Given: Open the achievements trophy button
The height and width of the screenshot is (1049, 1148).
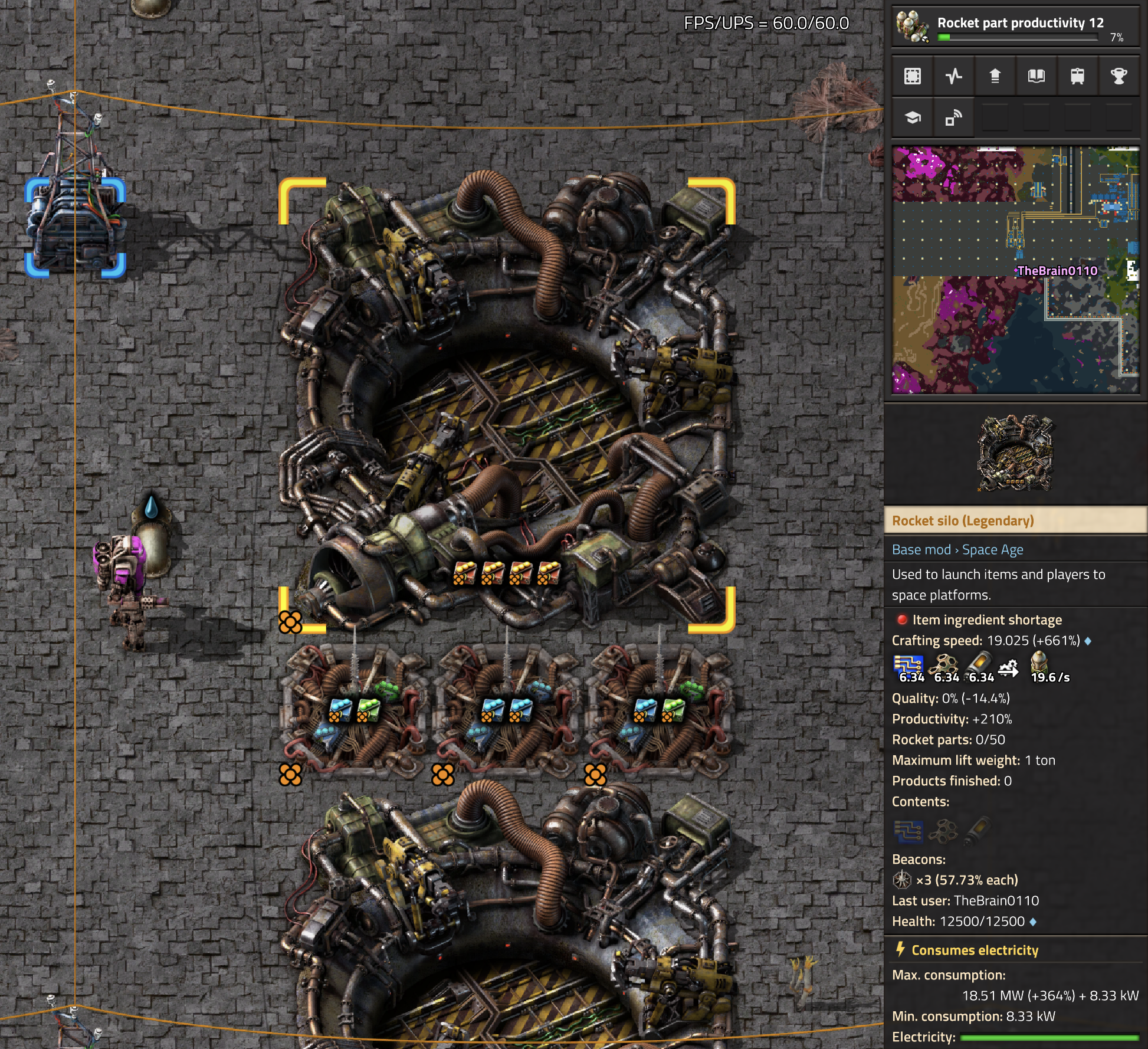Looking at the screenshot, I should click(1119, 76).
